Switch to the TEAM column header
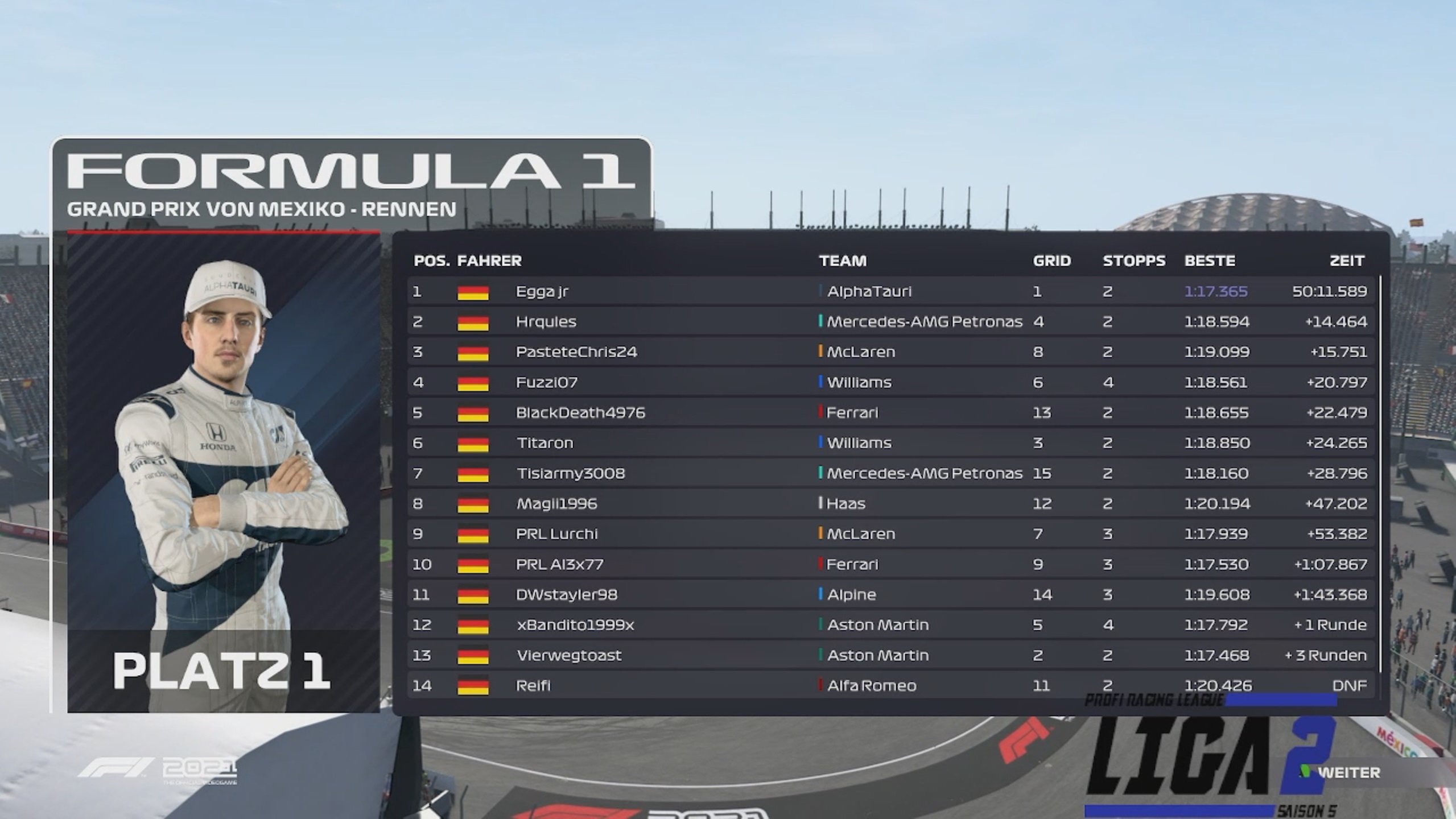1456x819 pixels. click(x=843, y=260)
